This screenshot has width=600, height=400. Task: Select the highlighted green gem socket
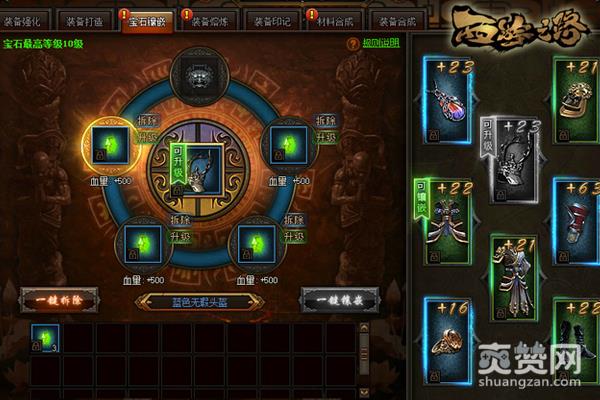(x=109, y=147)
